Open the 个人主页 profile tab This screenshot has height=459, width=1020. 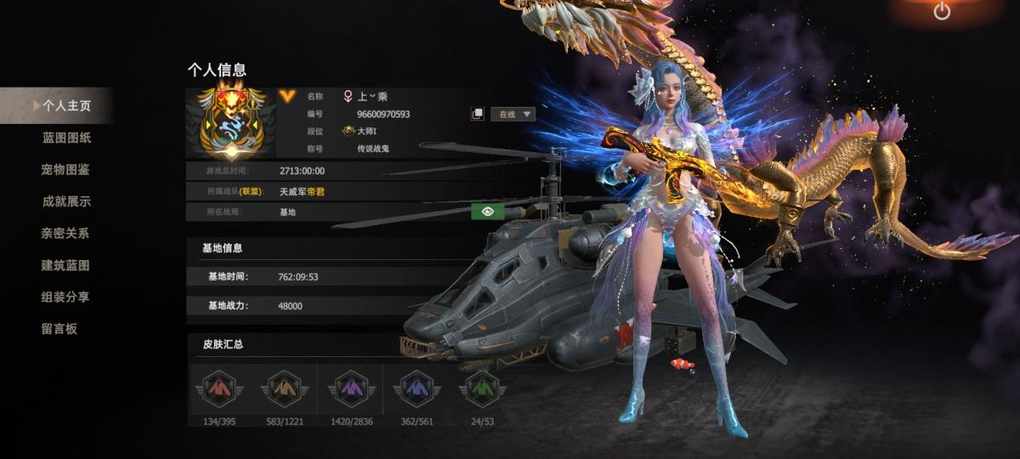[x=66, y=104]
